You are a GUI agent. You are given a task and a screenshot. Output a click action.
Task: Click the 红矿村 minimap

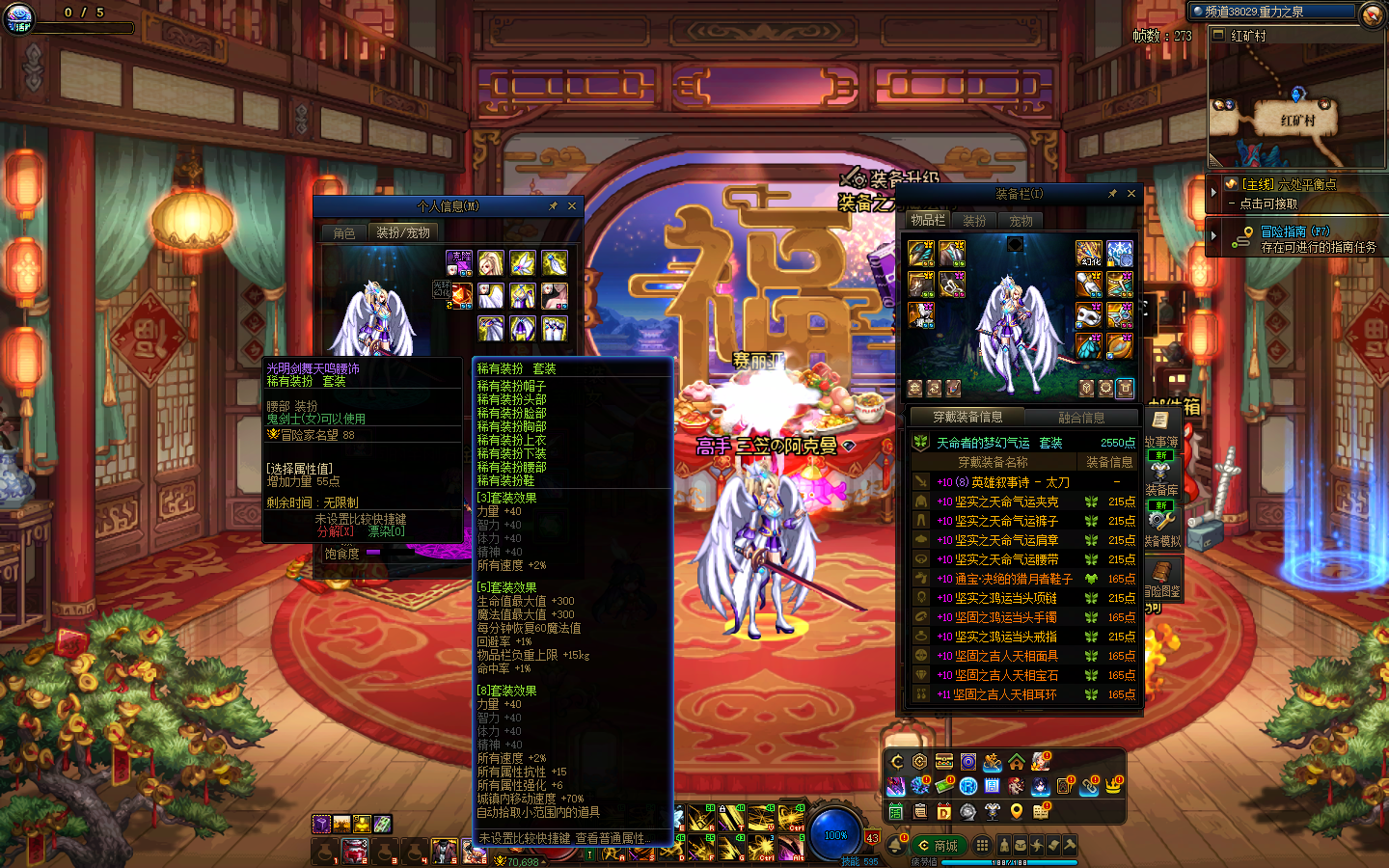click(1296, 106)
